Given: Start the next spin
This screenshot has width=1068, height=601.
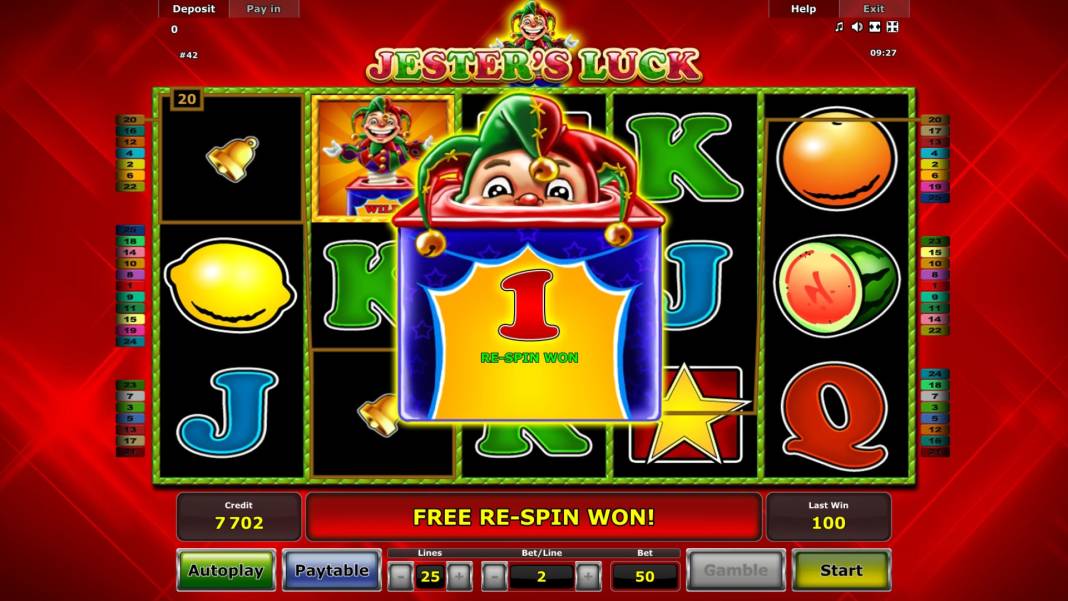Looking at the screenshot, I should (x=841, y=570).
